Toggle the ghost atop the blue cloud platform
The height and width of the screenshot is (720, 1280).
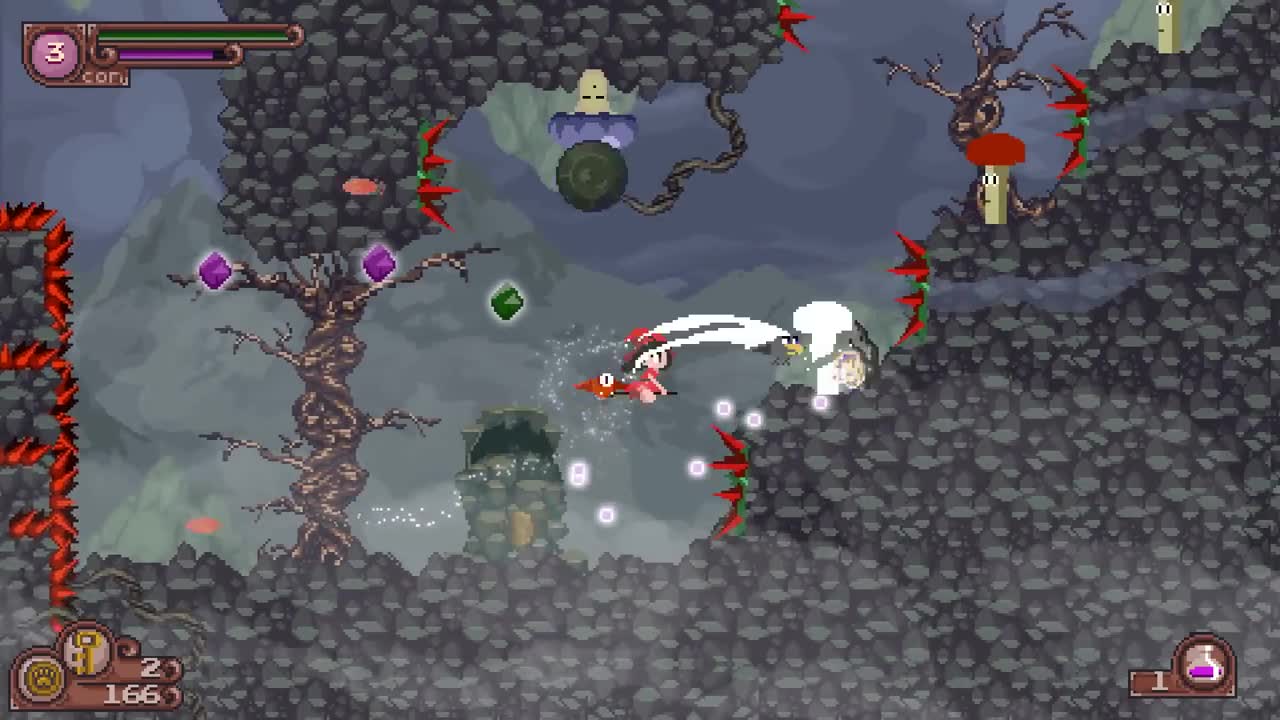coord(594,93)
